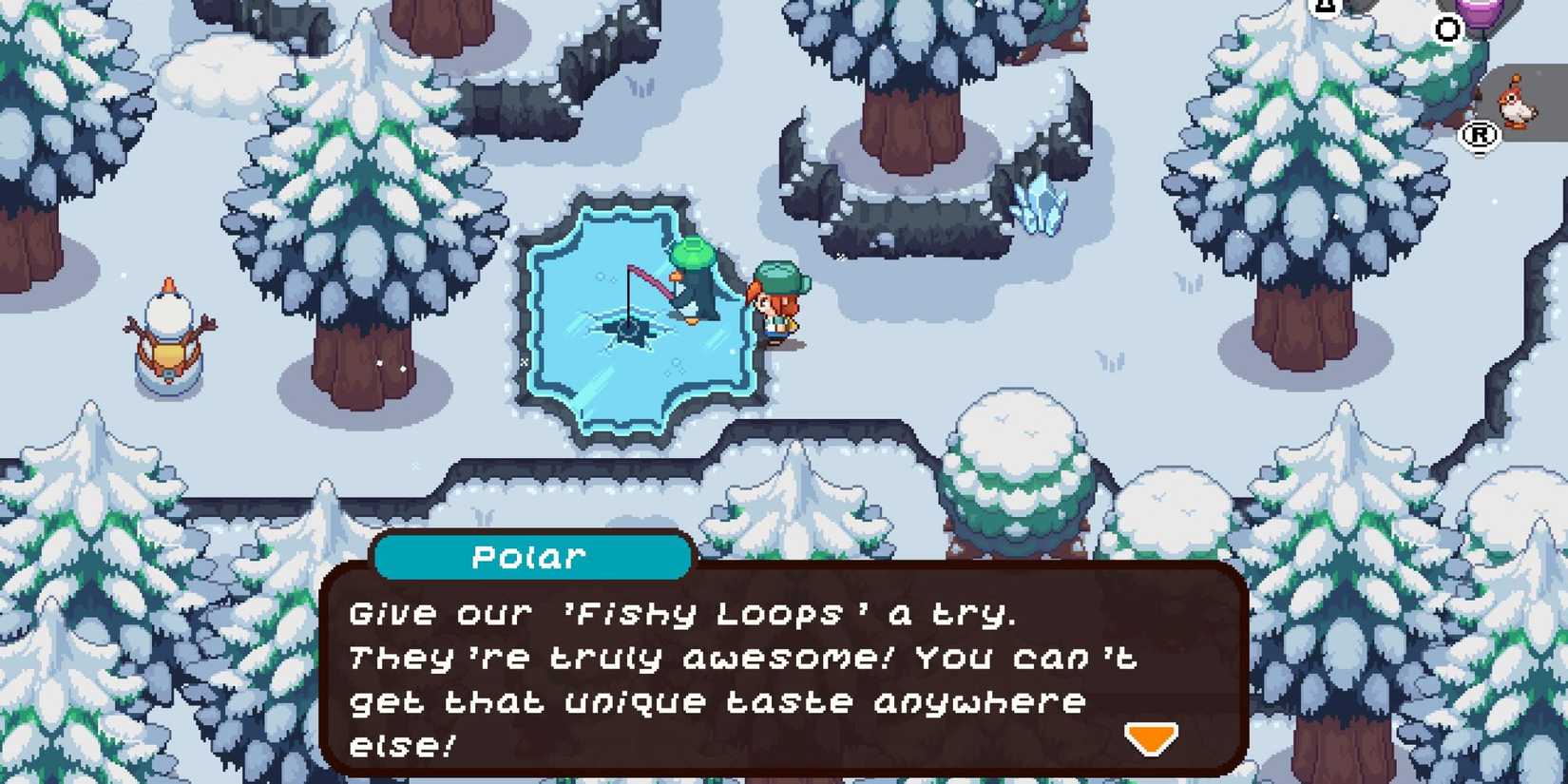Click the Polar name tag
Screen dimensions: 1568x784
click(x=529, y=556)
